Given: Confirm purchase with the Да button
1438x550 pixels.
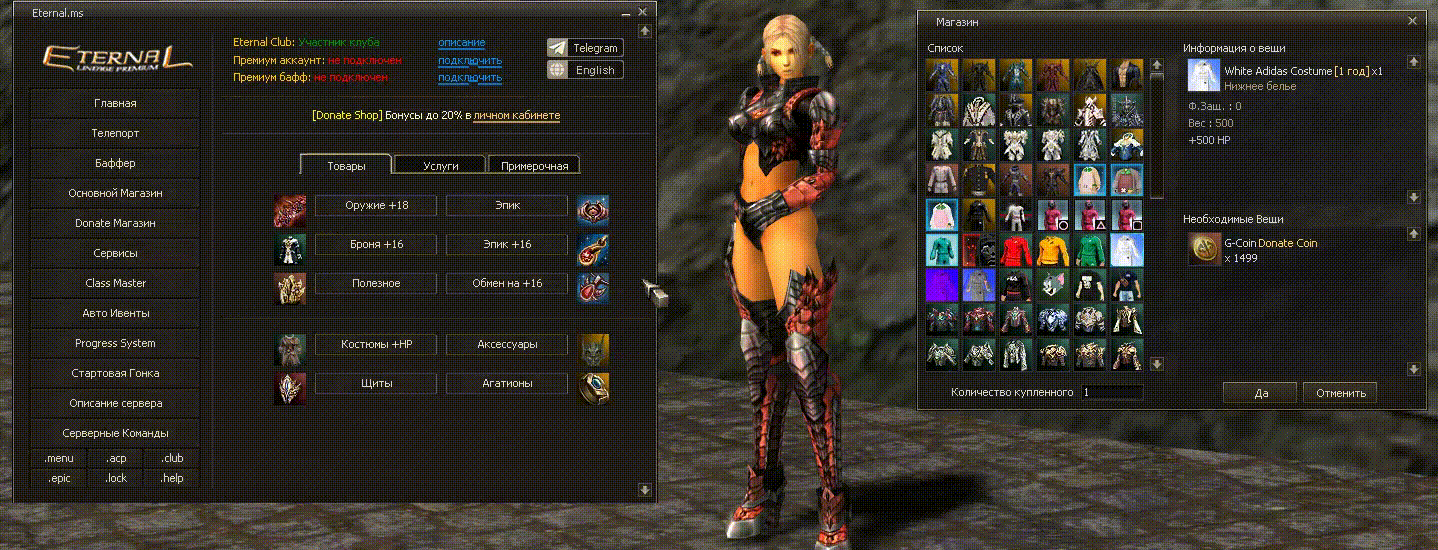Looking at the screenshot, I should click(1260, 393).
